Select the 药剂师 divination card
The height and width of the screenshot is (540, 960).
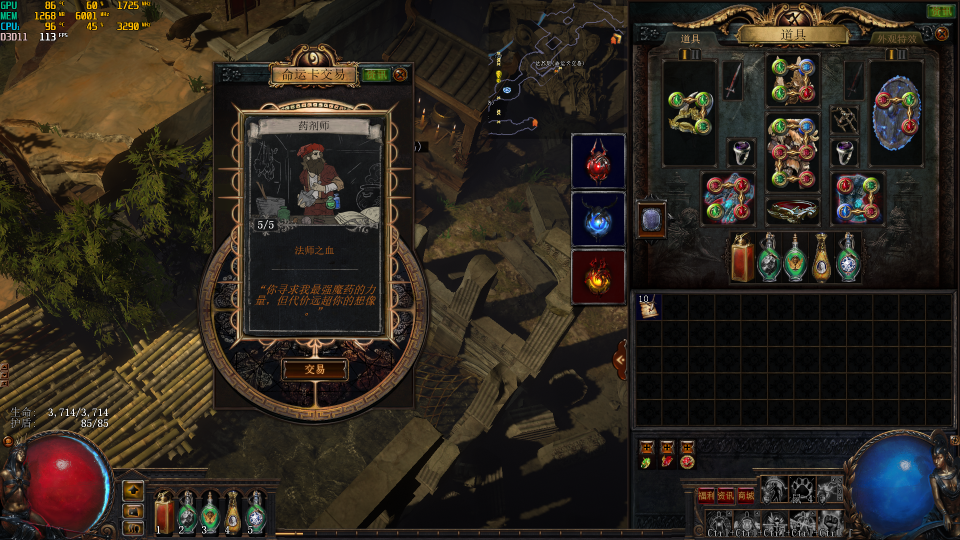[314, 224]
